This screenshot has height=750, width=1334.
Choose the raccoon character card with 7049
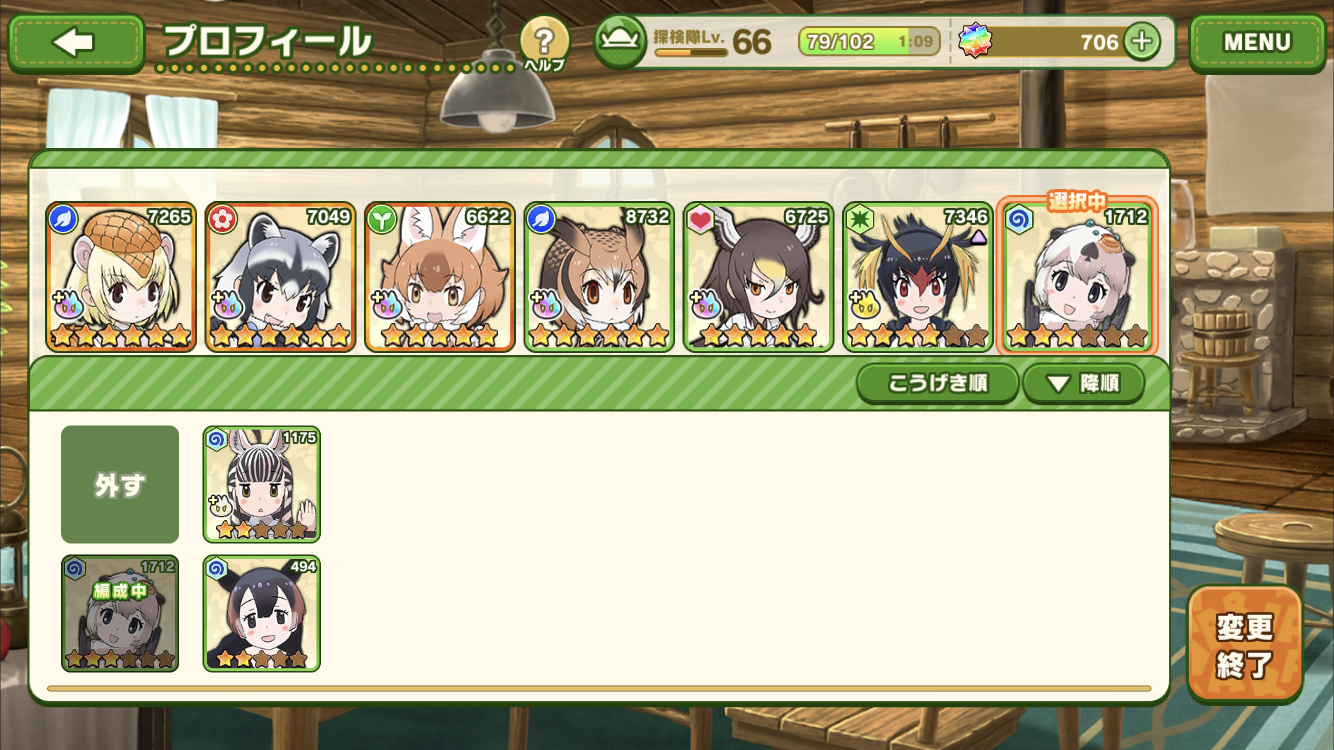[x=280, y=277]
